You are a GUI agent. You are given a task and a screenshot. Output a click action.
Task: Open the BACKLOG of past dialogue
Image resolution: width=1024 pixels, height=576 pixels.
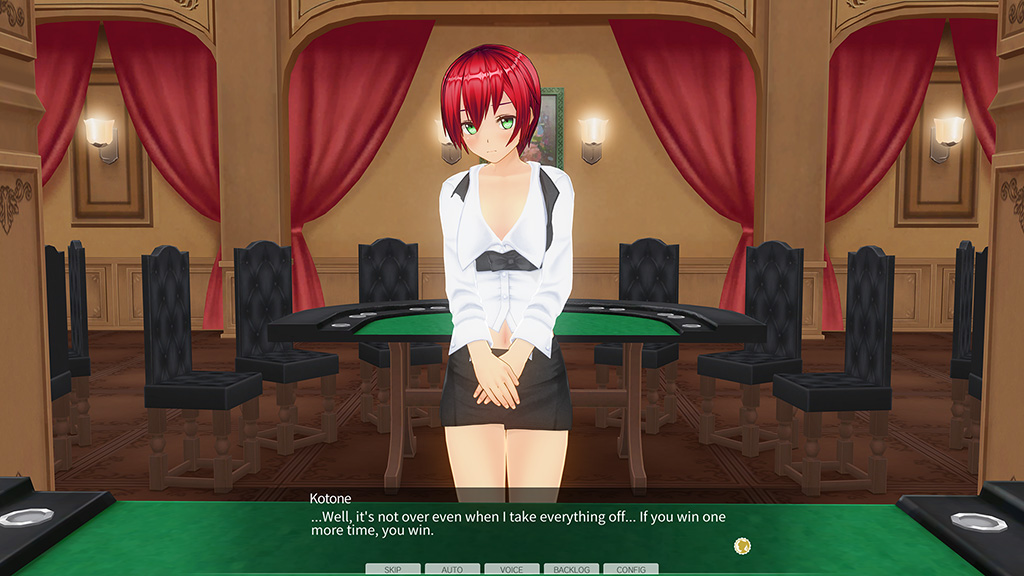pos(571,569)
